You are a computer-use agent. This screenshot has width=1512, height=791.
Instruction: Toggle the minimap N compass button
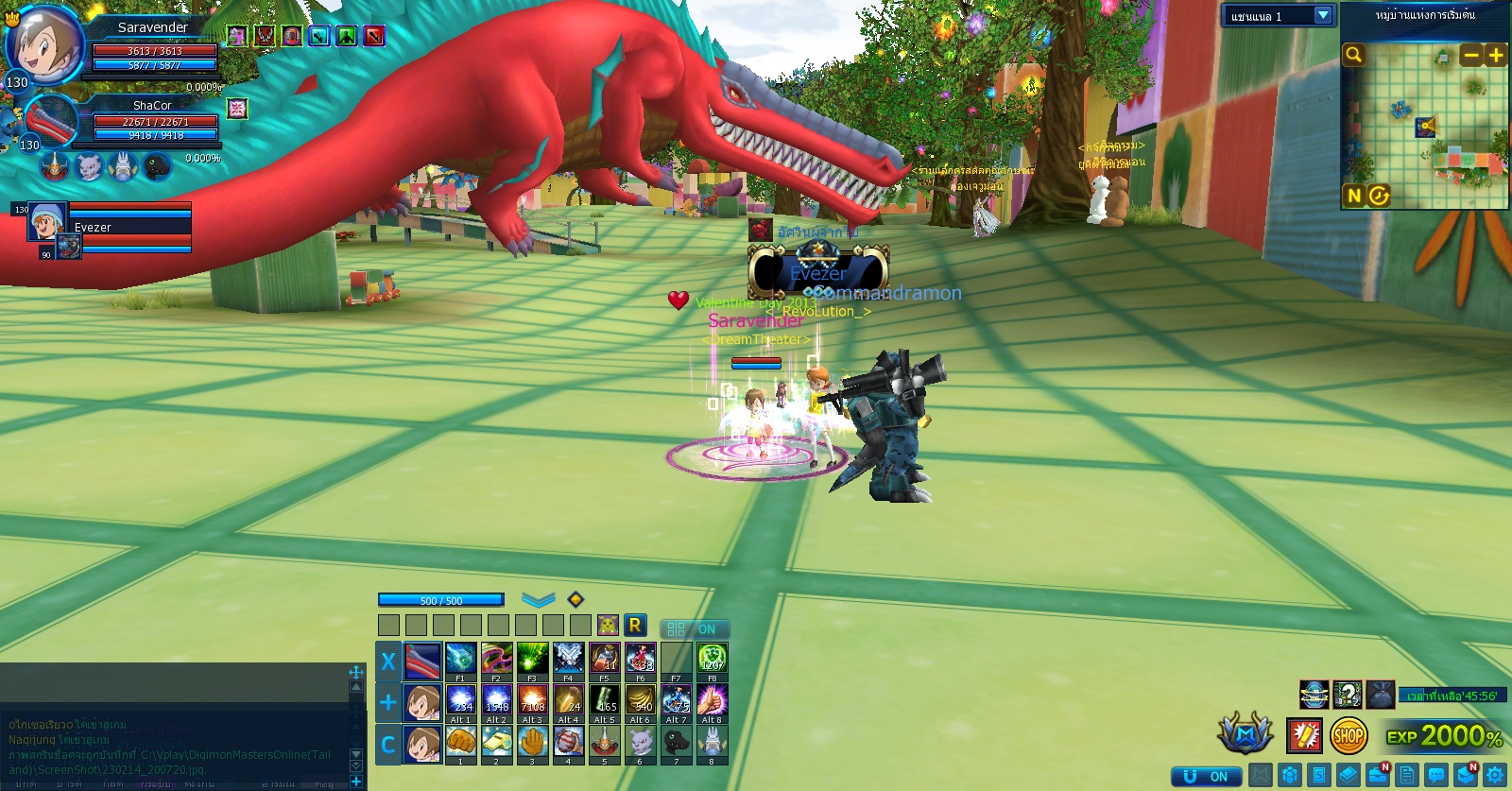click(1354, 196)
